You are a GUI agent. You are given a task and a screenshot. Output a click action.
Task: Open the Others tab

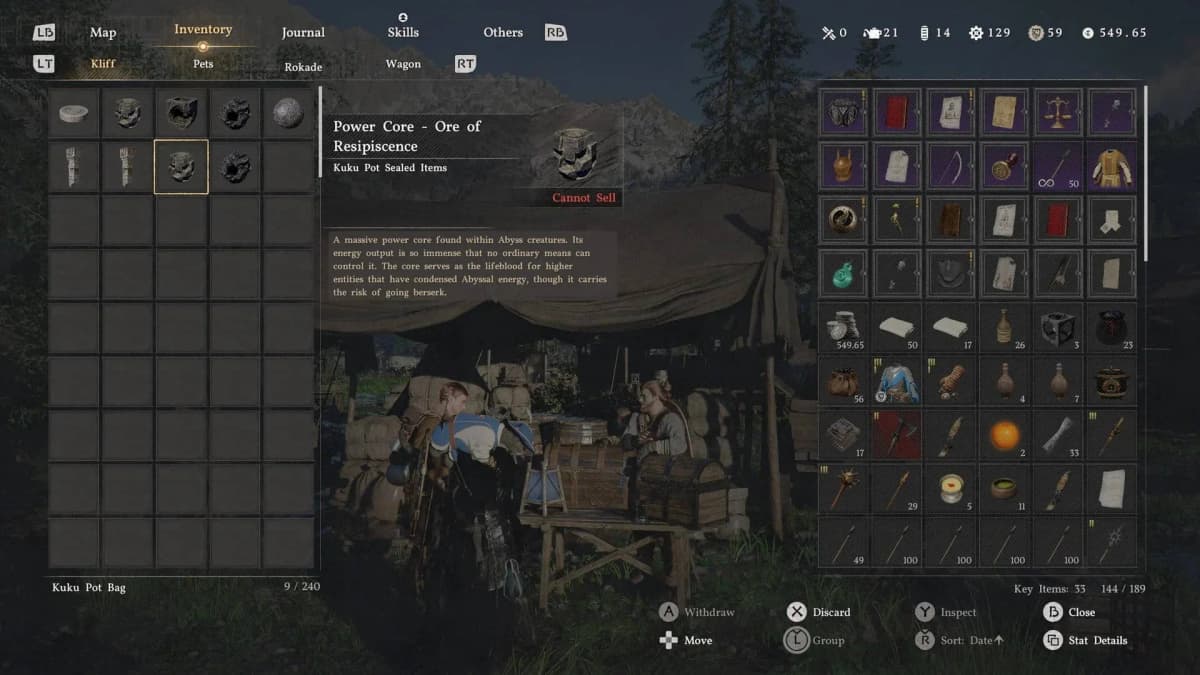click(x=503, y=32)
